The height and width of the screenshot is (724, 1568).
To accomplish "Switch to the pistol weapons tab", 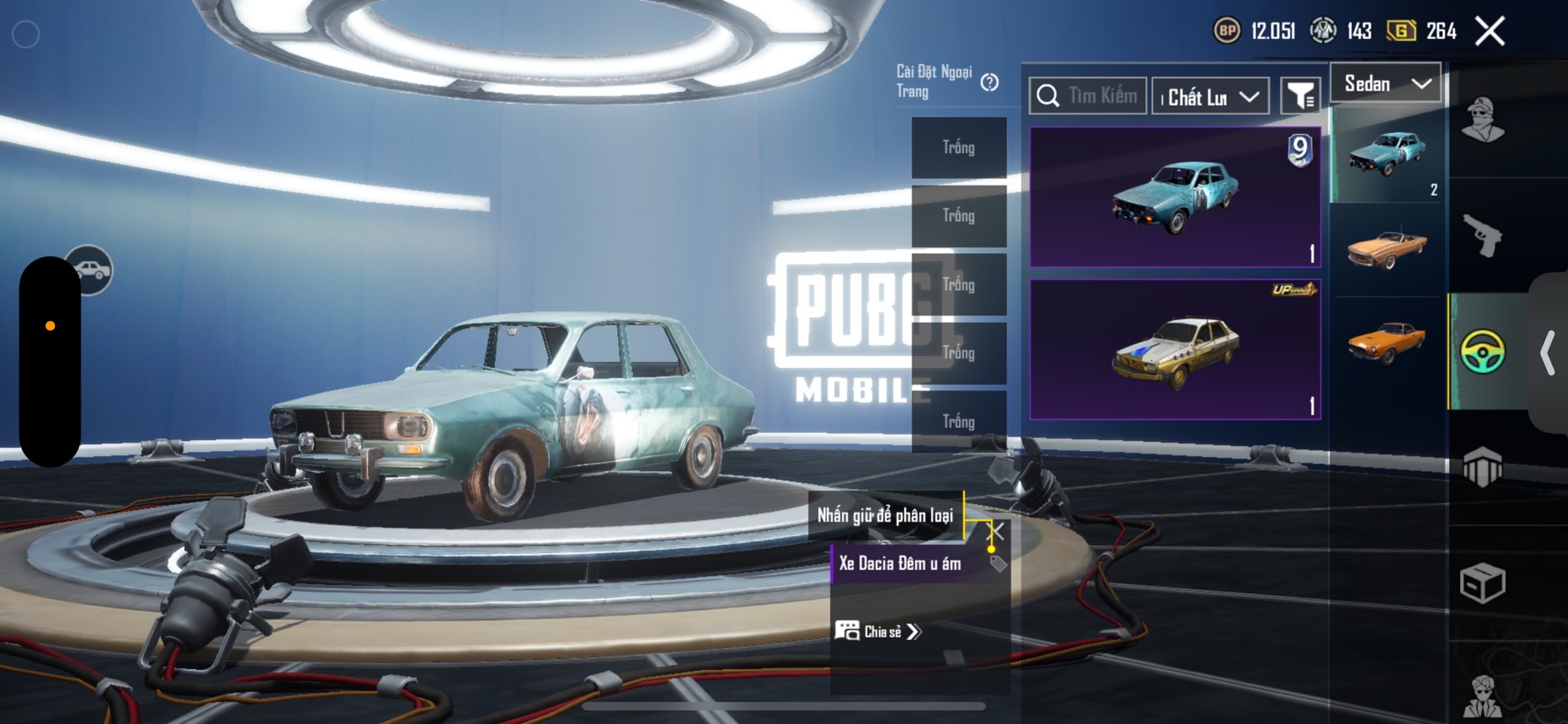I will 1482,236.
